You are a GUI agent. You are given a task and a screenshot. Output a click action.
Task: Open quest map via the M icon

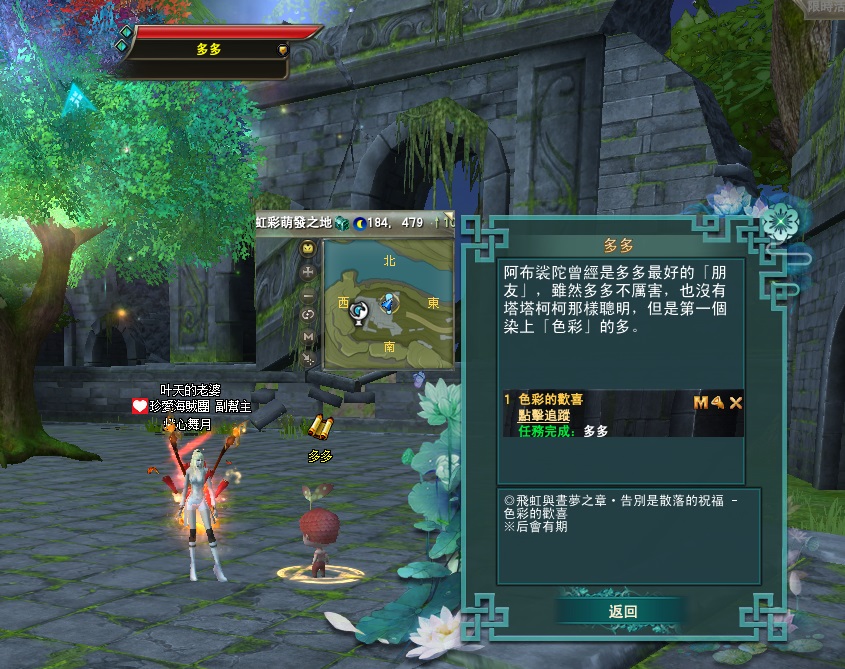(701, 402)
